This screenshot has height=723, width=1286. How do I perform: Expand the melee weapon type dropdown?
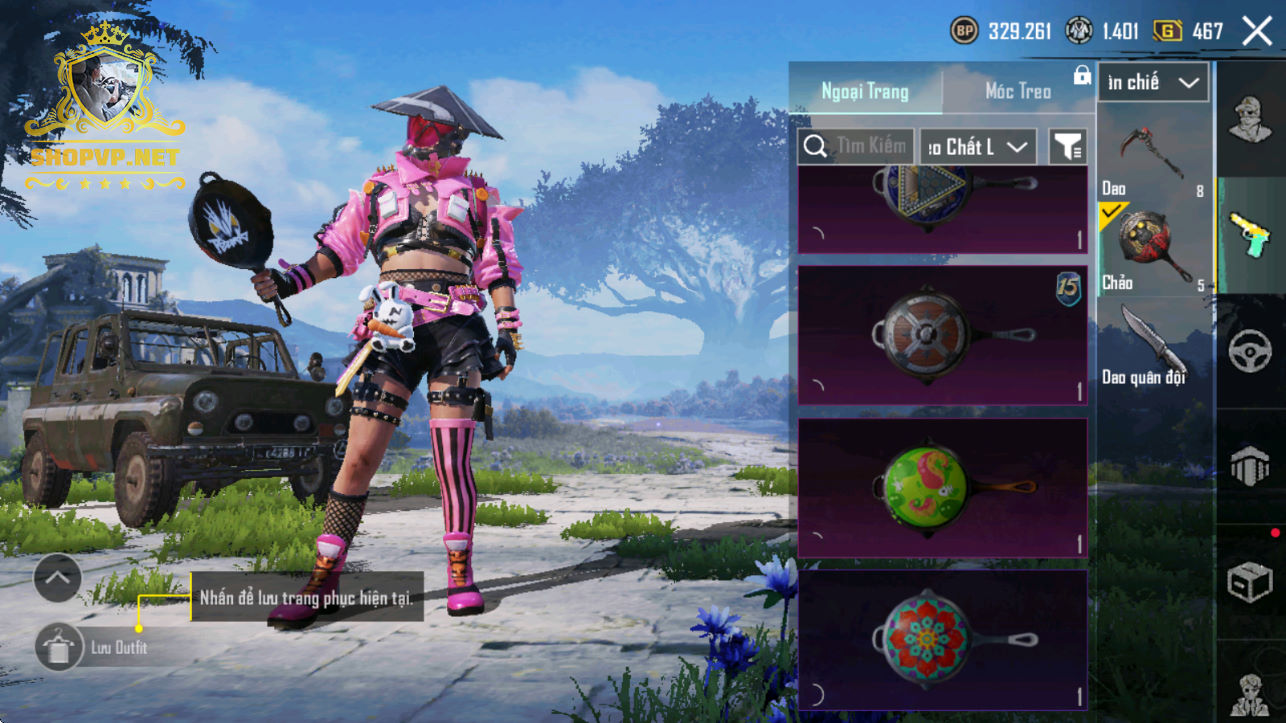(x=1153, y=83)
